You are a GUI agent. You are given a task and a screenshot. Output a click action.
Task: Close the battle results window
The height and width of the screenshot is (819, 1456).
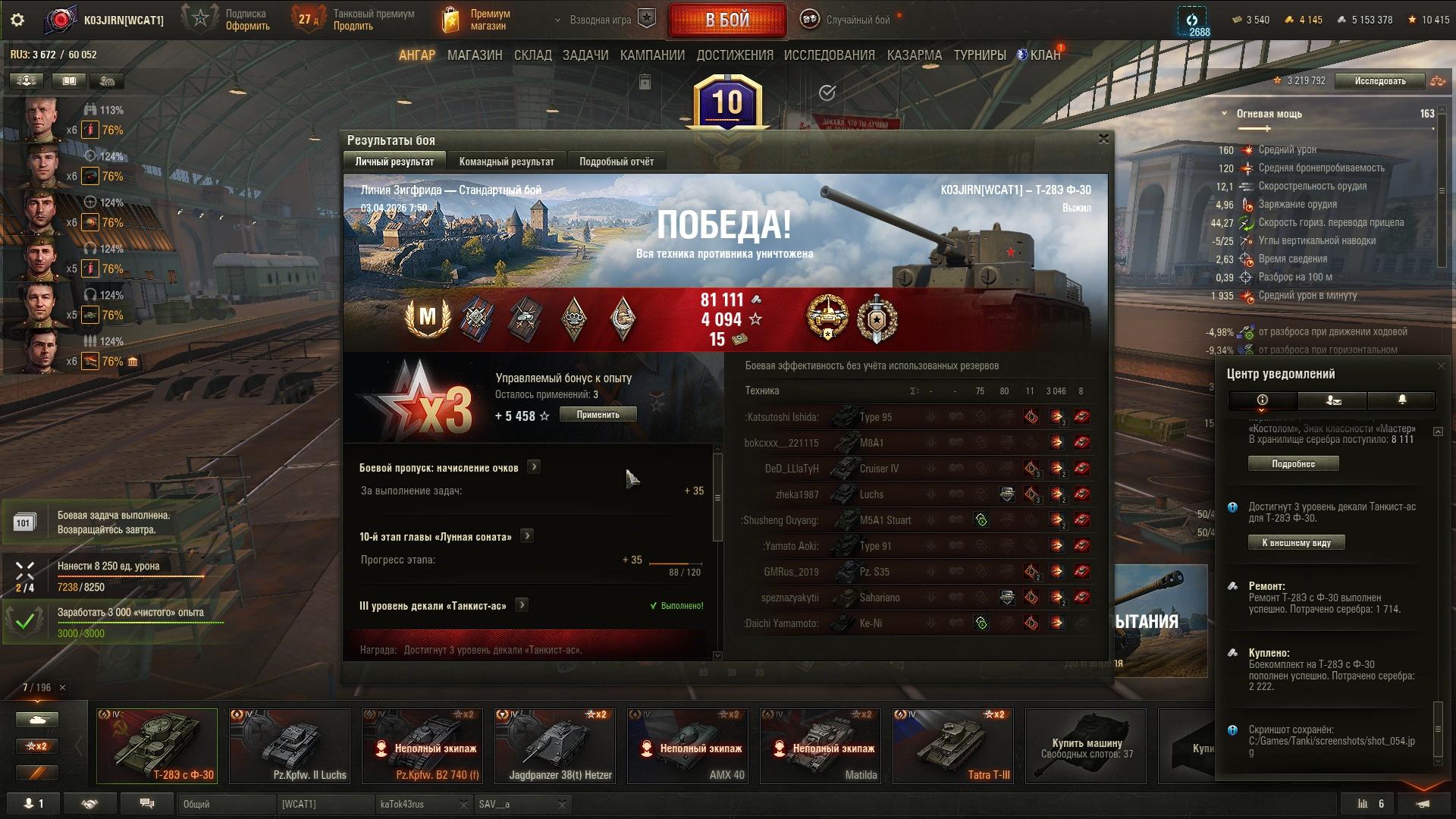point(1103,139)
